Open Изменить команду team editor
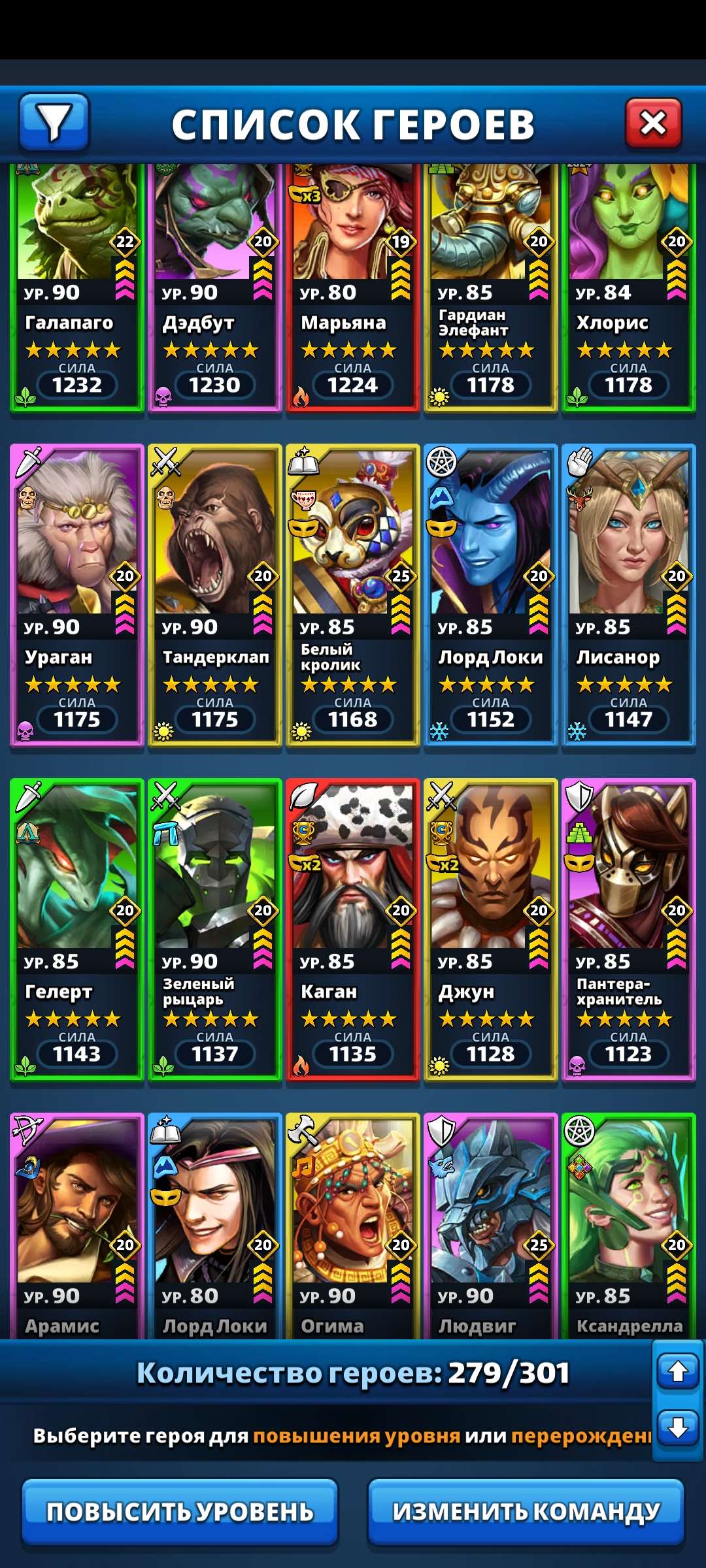Screen dimensions: 706x1568 pos(526,1511)
